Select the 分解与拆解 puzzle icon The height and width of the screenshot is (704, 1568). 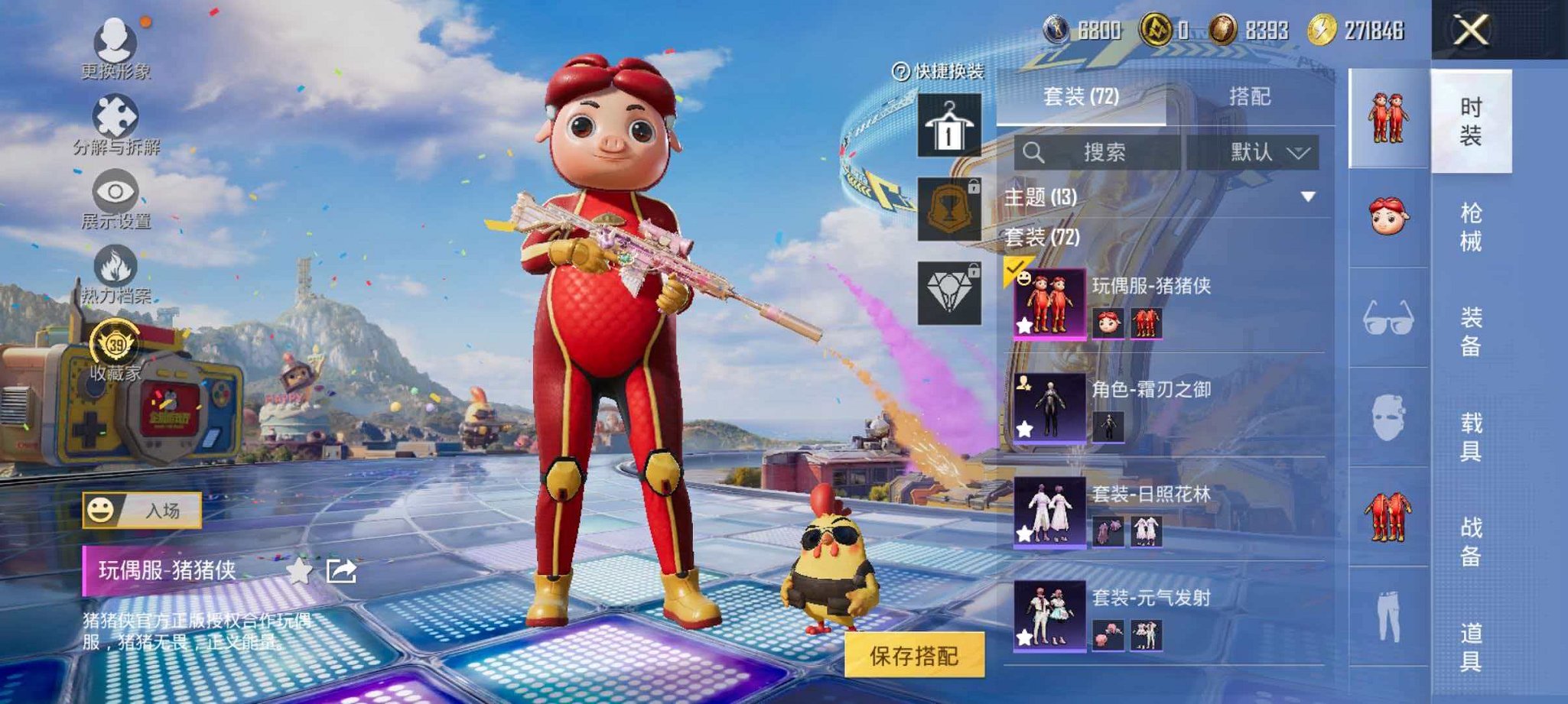113,115
